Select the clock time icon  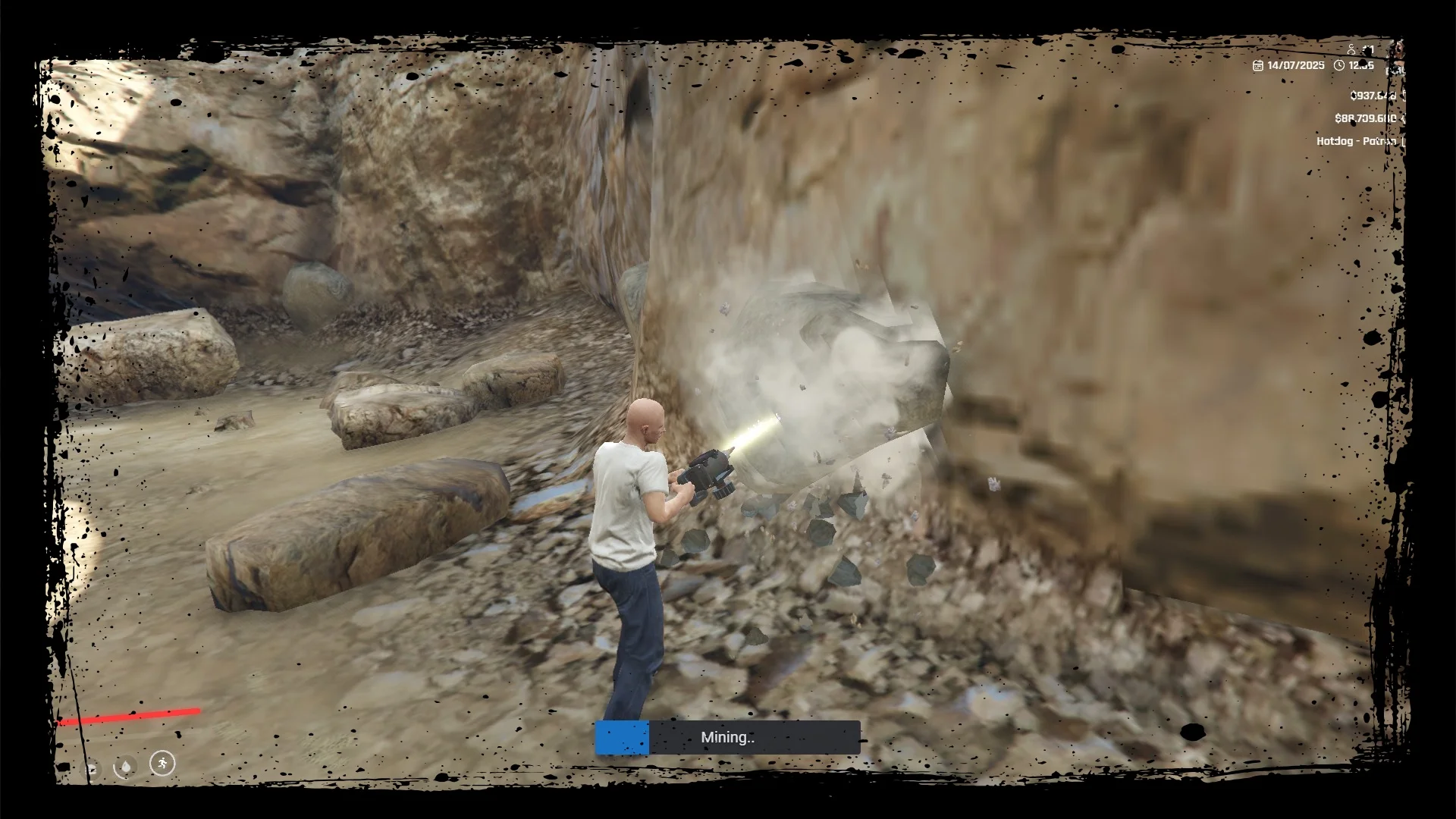coord(1339,66)
